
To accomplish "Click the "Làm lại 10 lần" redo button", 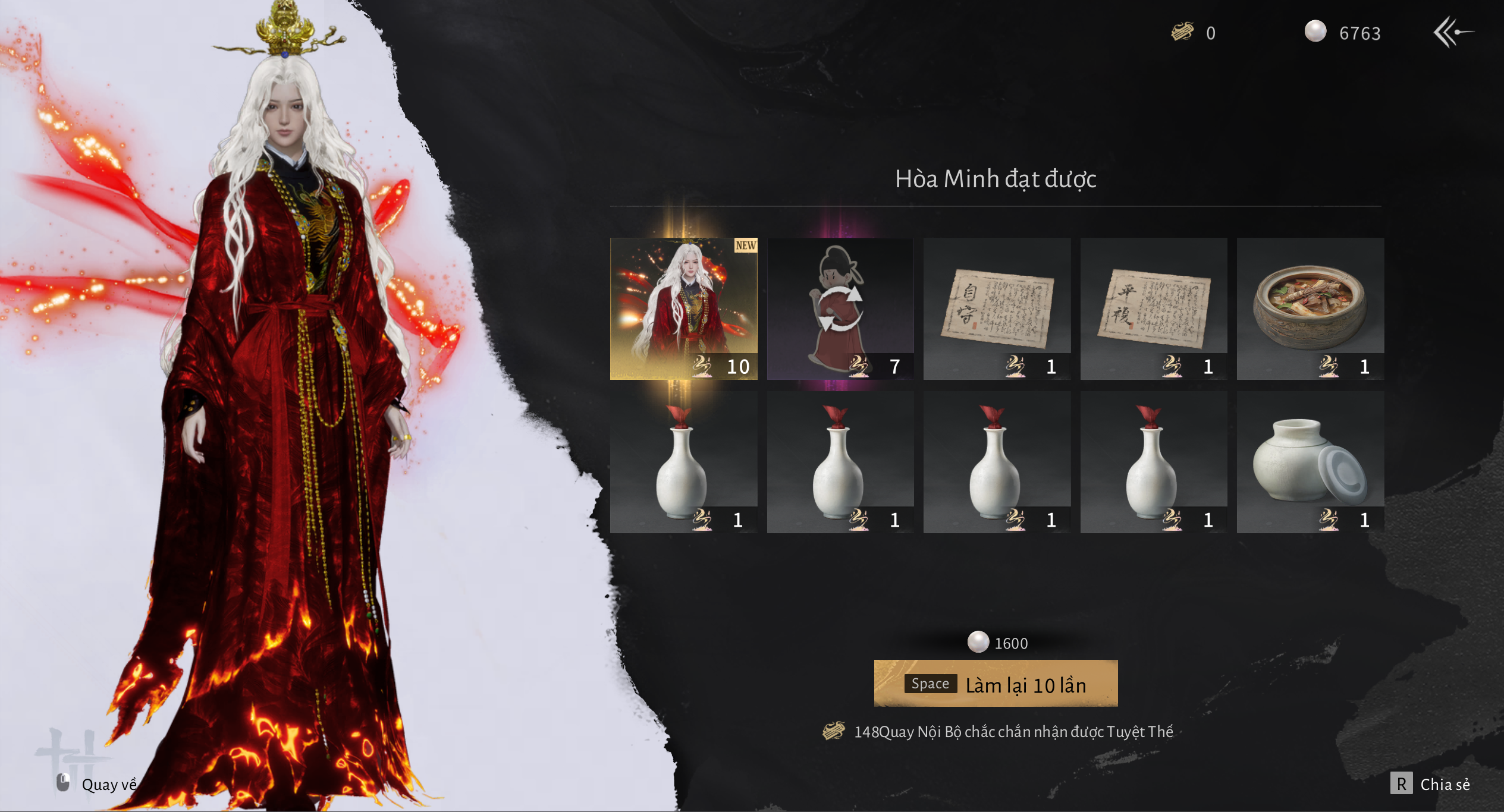I will (x=996, y=684).
